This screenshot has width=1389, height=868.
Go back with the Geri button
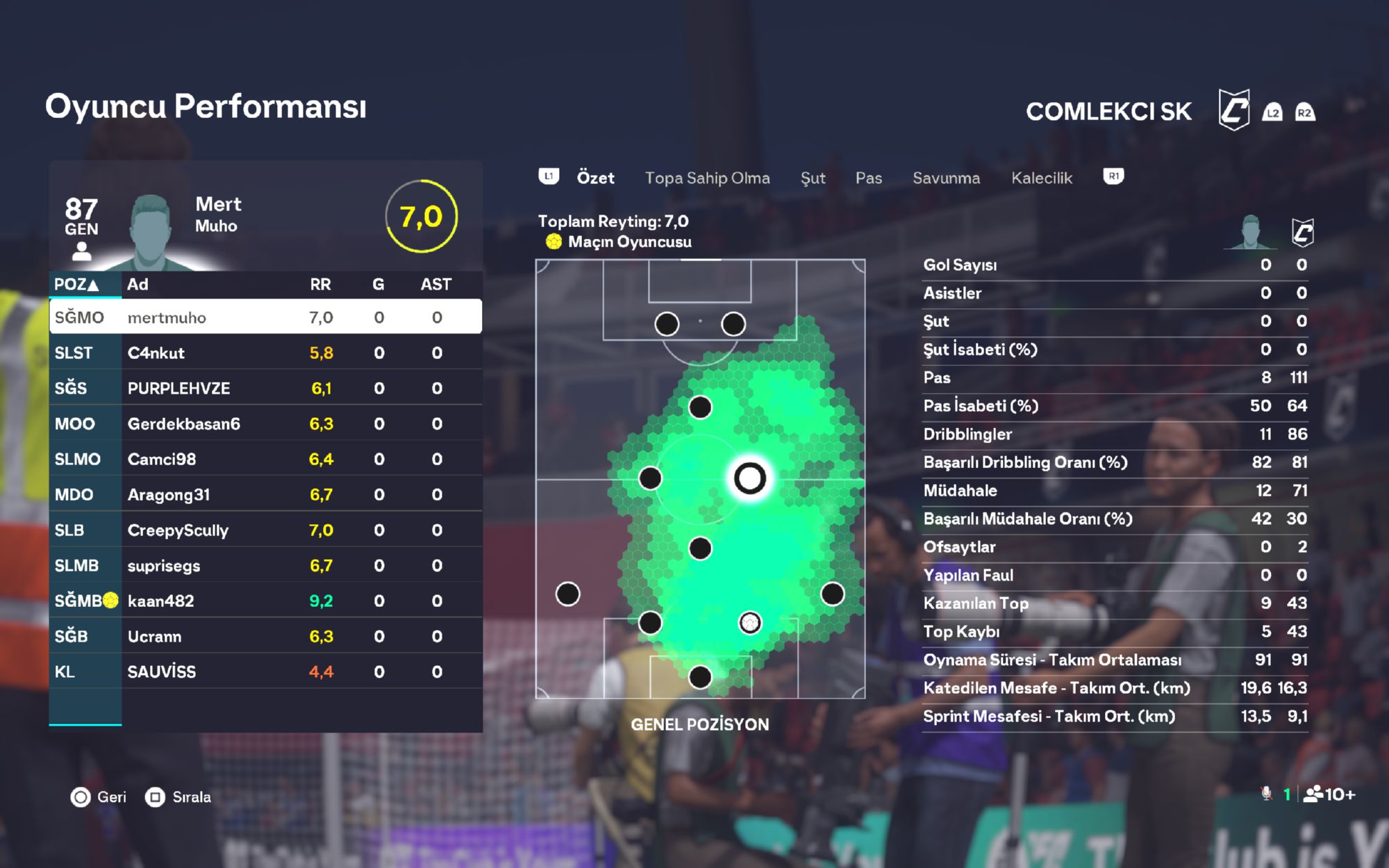[x=99, y=797]
